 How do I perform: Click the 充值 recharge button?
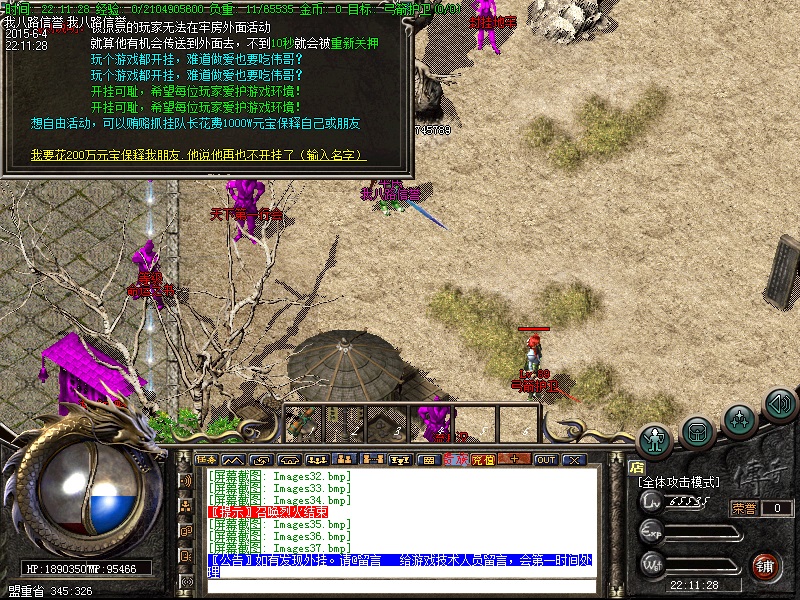tap(484, 460)
